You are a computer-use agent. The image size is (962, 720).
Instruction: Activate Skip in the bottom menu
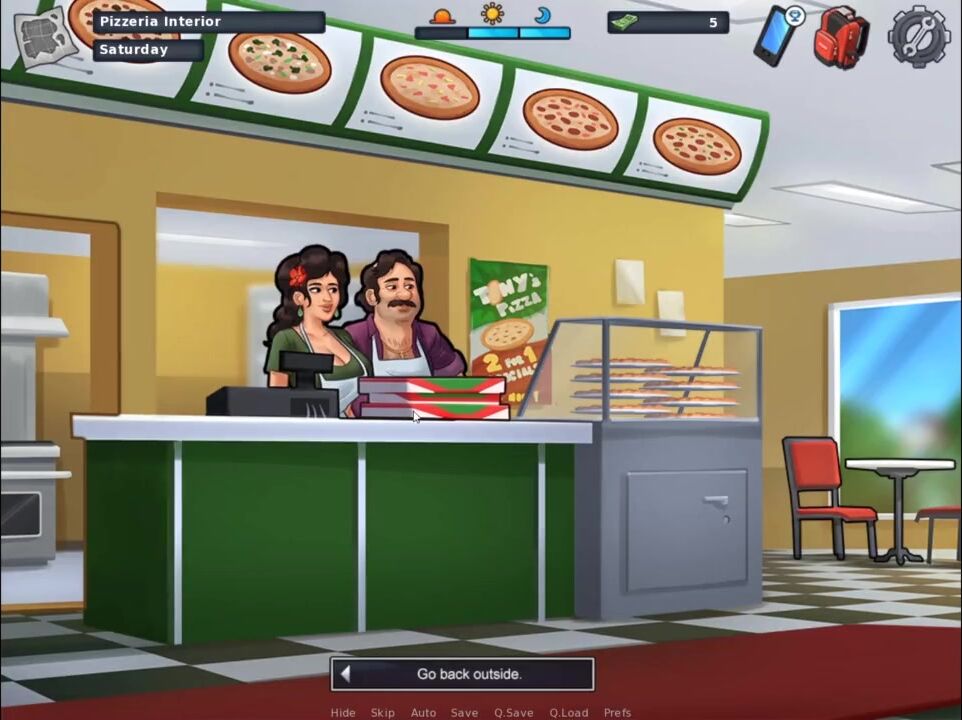click(x=383, y=713)
